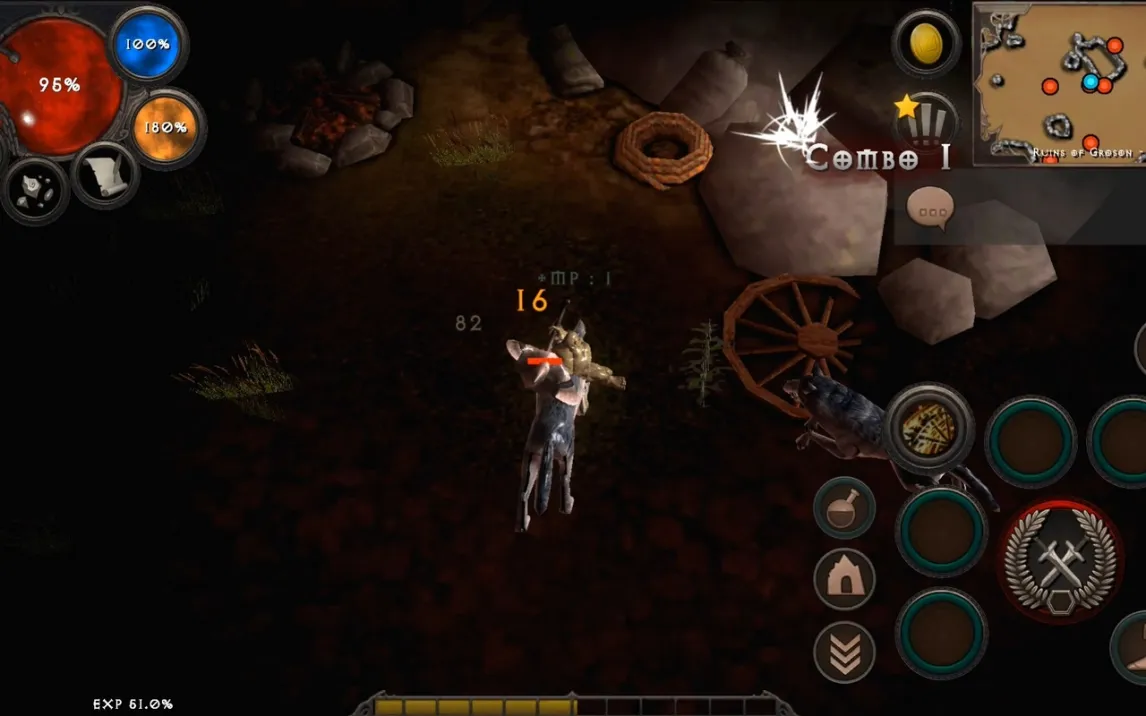Screen dimensions: 1146x716
Task: Open the Ruins of Groson minimap
Action: (x=1060, y=82)
